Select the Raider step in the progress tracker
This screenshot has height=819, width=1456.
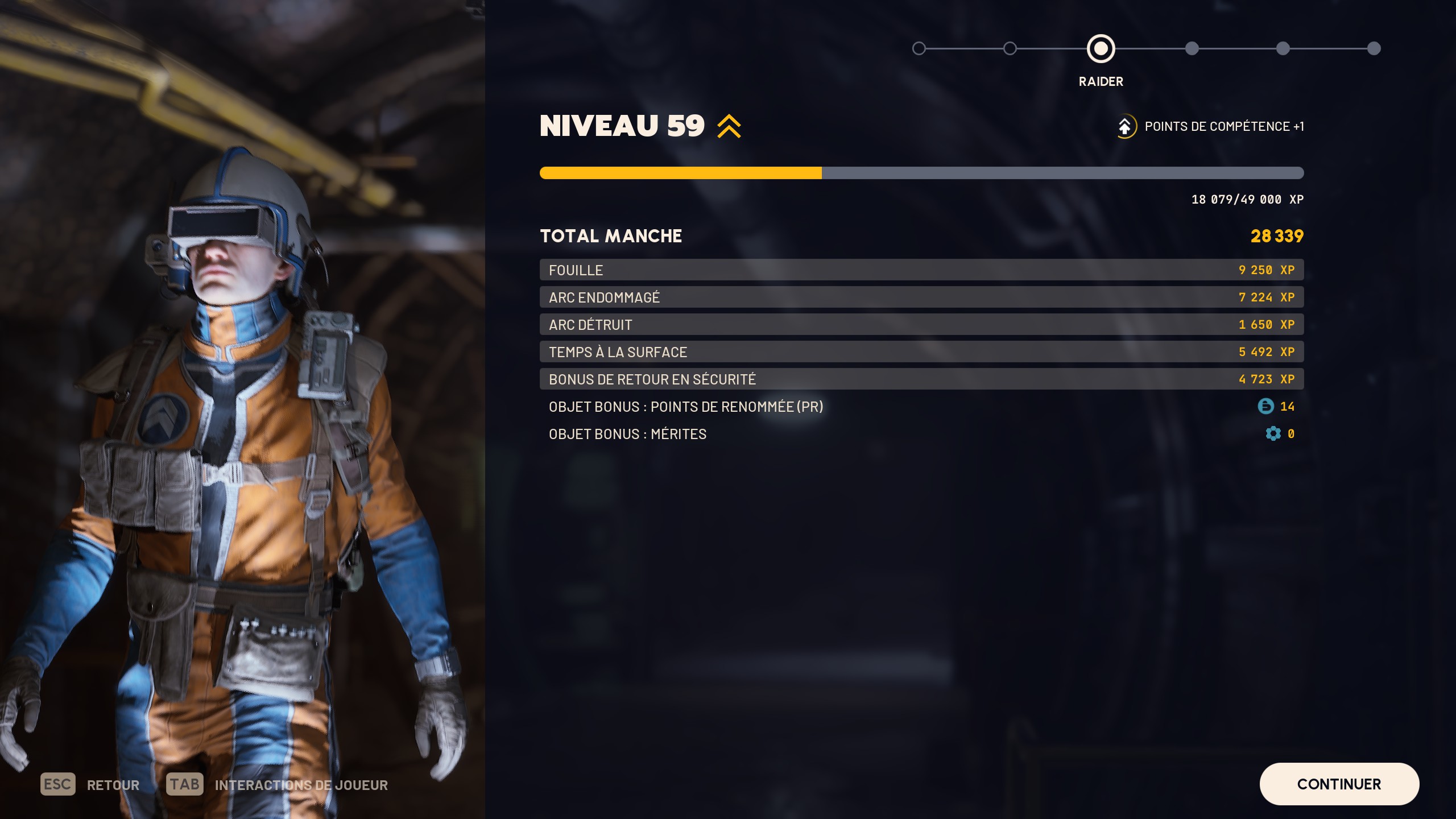click(x=1101, y=49)
